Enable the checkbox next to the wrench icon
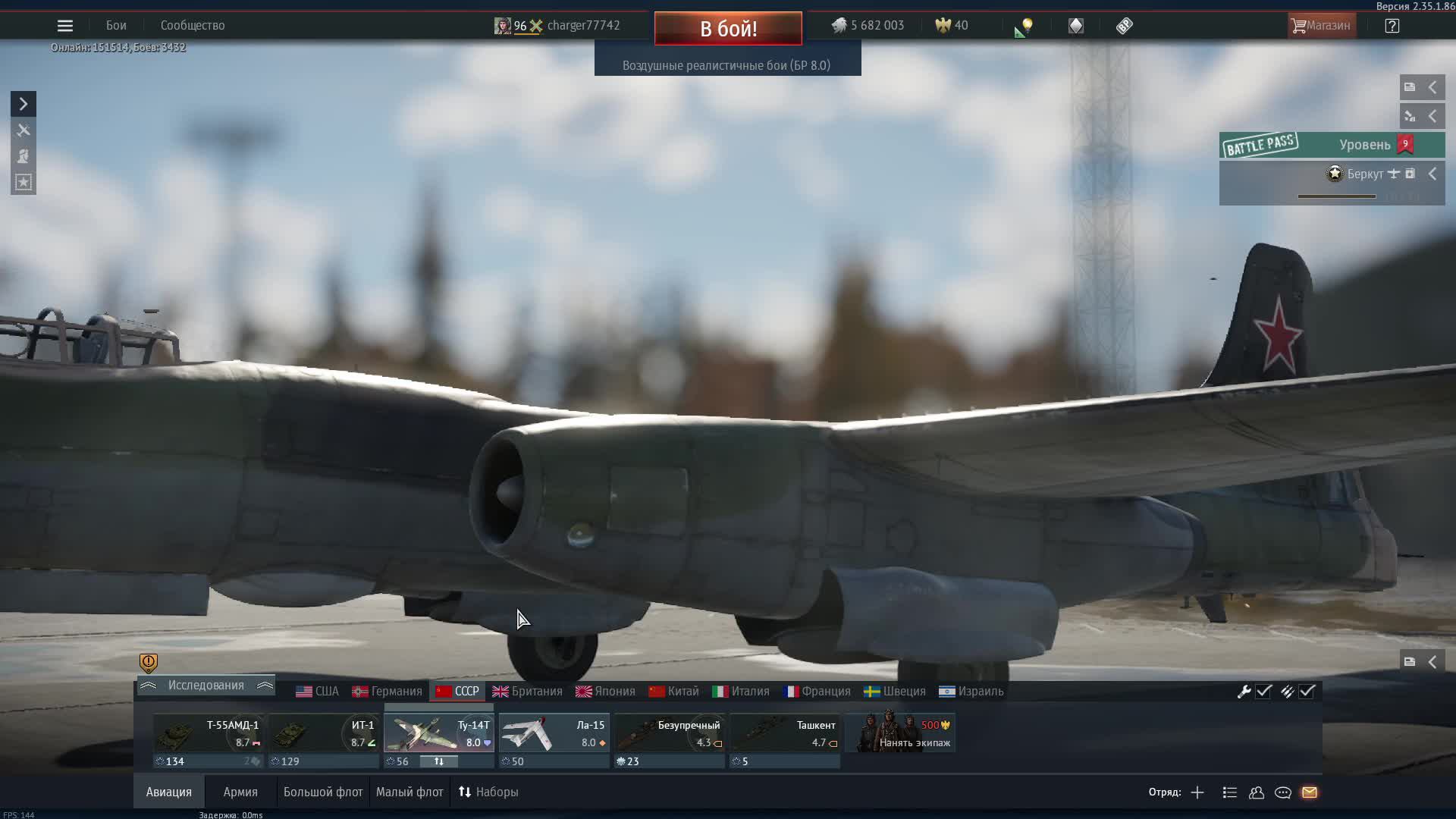 click(1263, 691)
